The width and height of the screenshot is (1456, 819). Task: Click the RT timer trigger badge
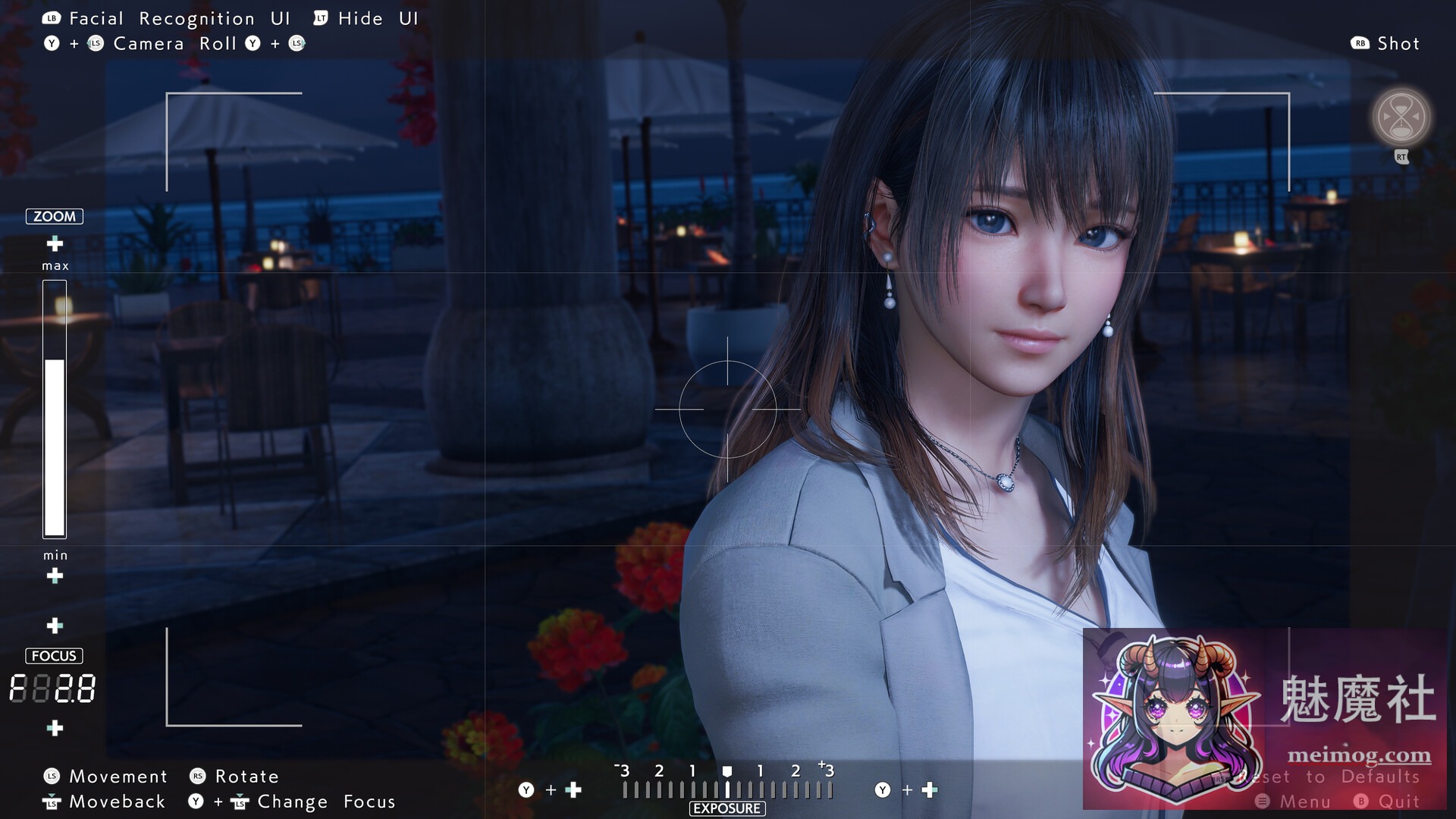click(x=1401, y=157)
